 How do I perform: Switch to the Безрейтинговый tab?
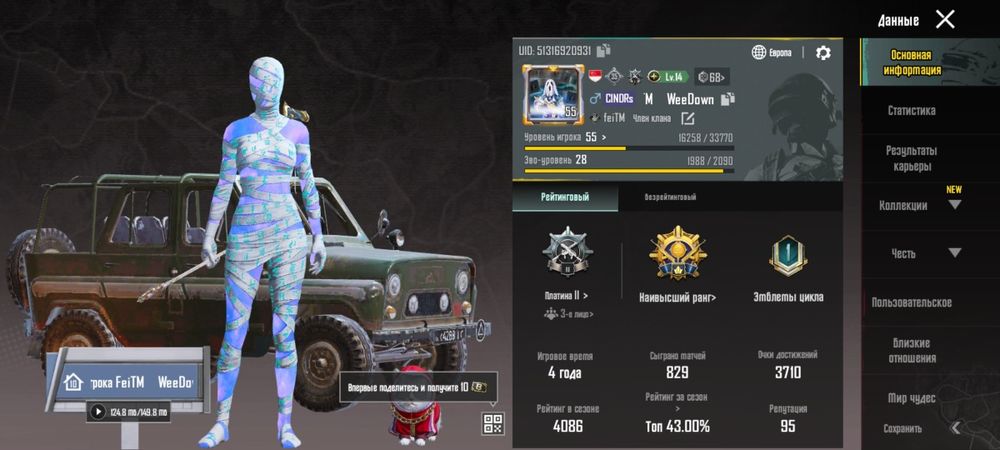point(670,198)
